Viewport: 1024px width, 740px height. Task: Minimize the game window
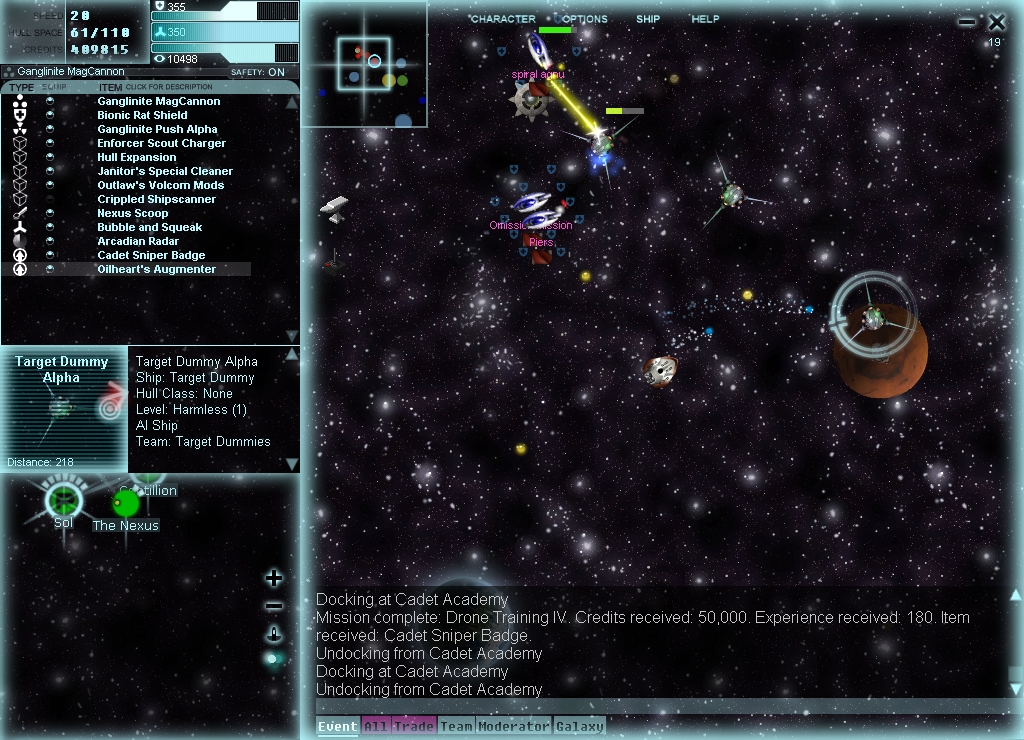pyautogui.click(x=966, y=22)
